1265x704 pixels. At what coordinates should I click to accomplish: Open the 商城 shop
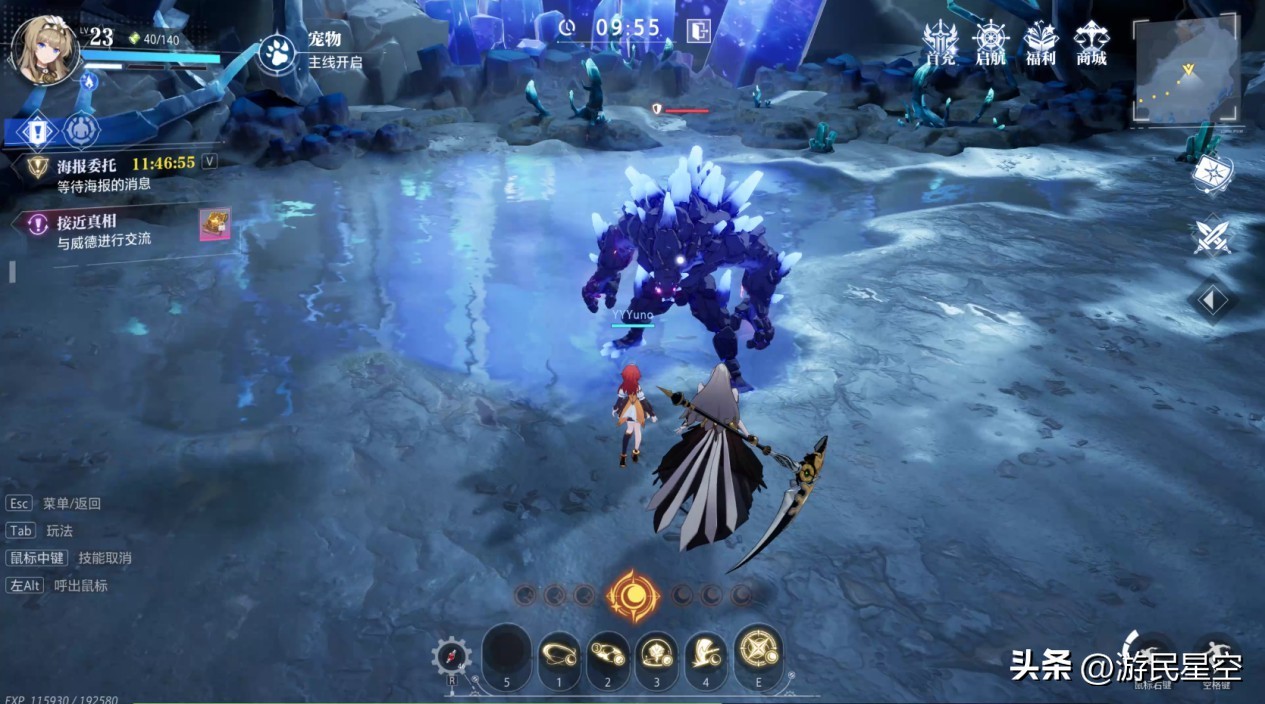click(x=1091, y=43)
